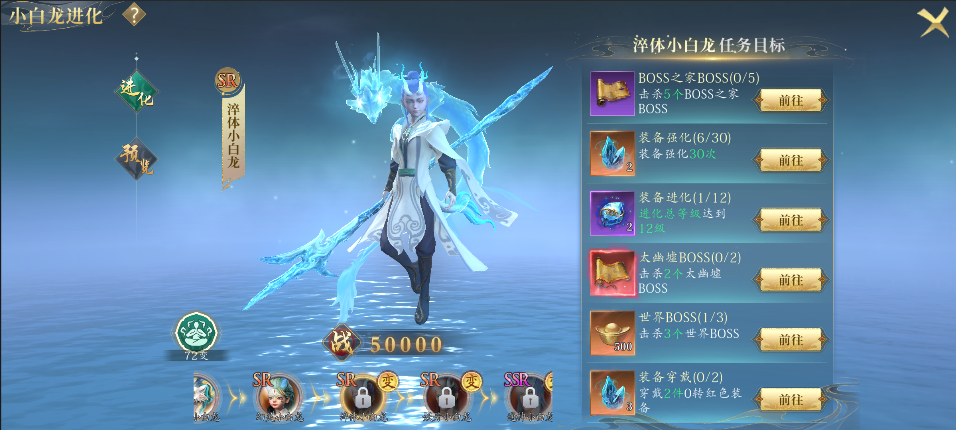Inspect the blue orb reward for 装备进化
This screenshot has height=430, width=956.
pyautogui.click(x=612, y=214)
